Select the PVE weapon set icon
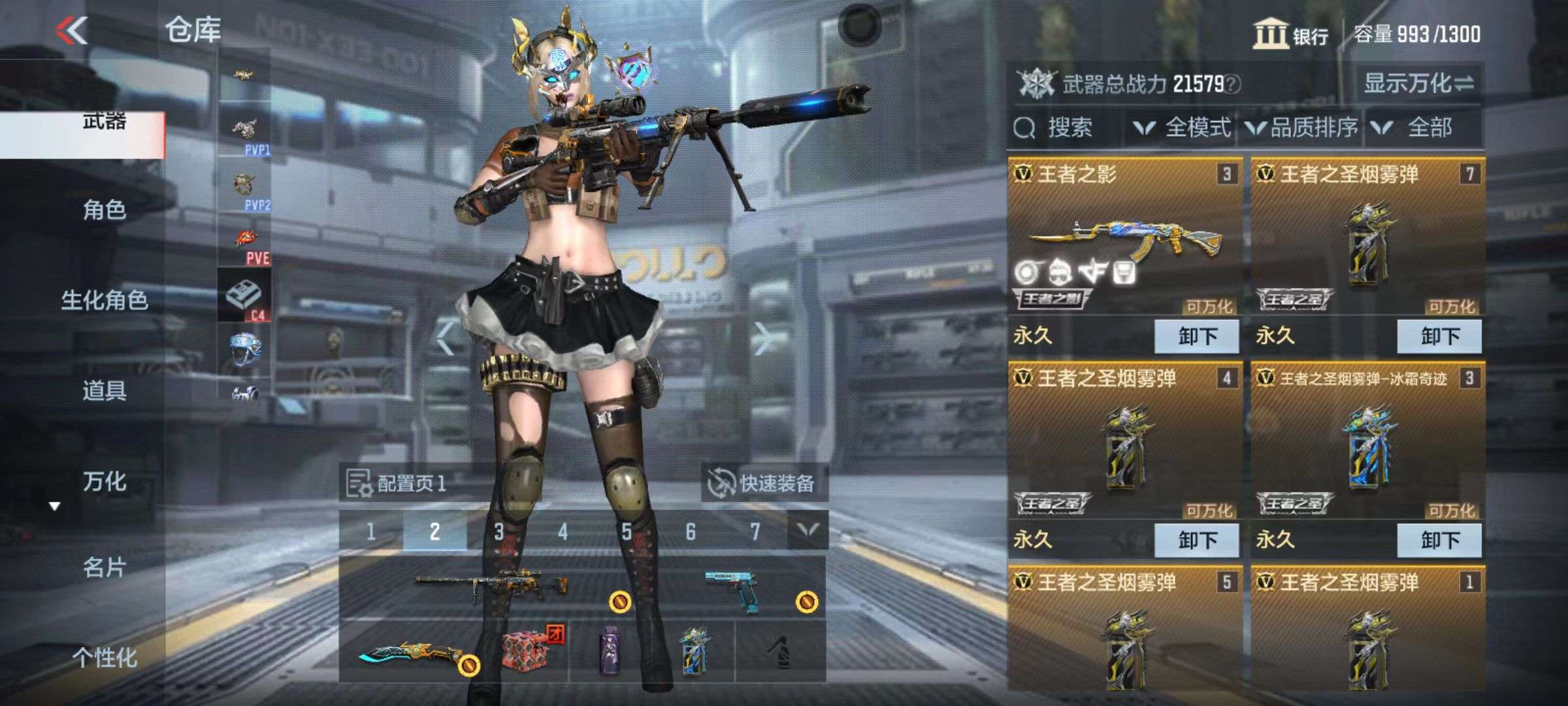 246,246
